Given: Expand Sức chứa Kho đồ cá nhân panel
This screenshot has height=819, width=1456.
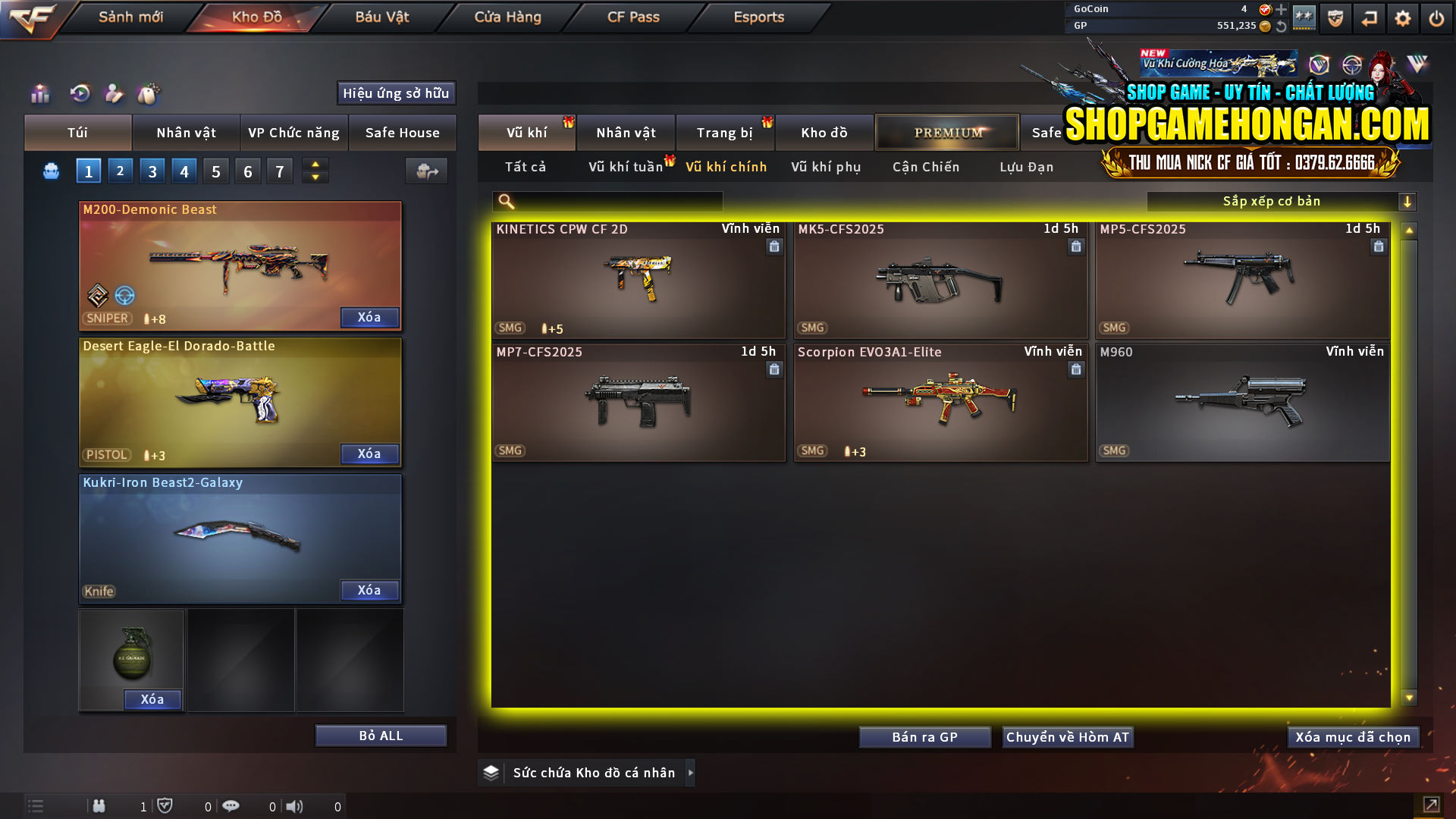Looking at the screenshot, I should [x=691, y=772].
